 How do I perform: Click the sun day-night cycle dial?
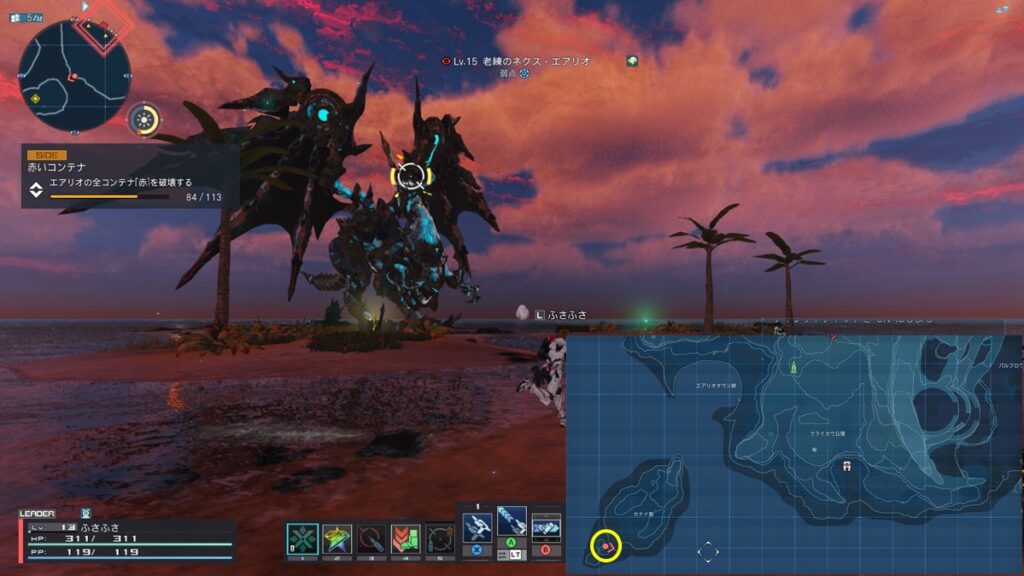click(x=145, y=121)
